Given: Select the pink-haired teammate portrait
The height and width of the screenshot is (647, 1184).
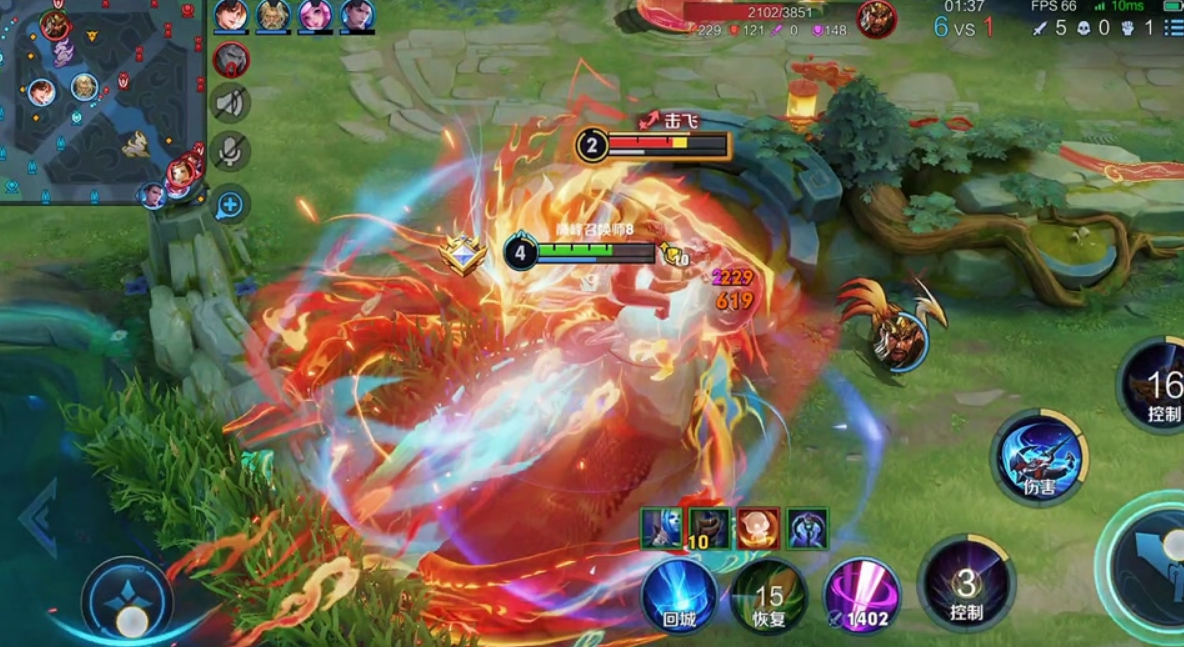Looking at the screenshot, I should (x=315, y=15).
